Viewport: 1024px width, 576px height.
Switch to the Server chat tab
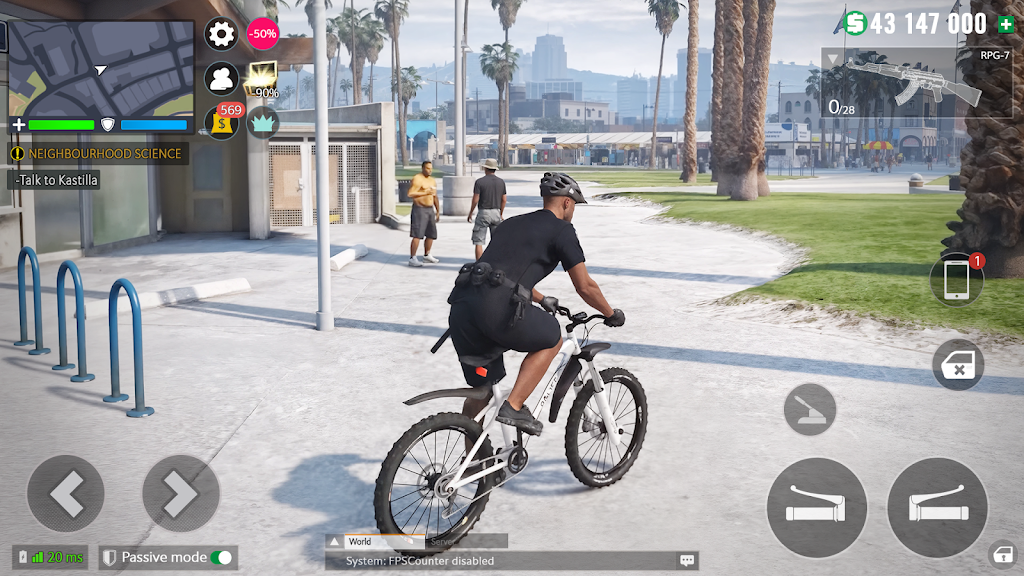(x=442, y=541)
